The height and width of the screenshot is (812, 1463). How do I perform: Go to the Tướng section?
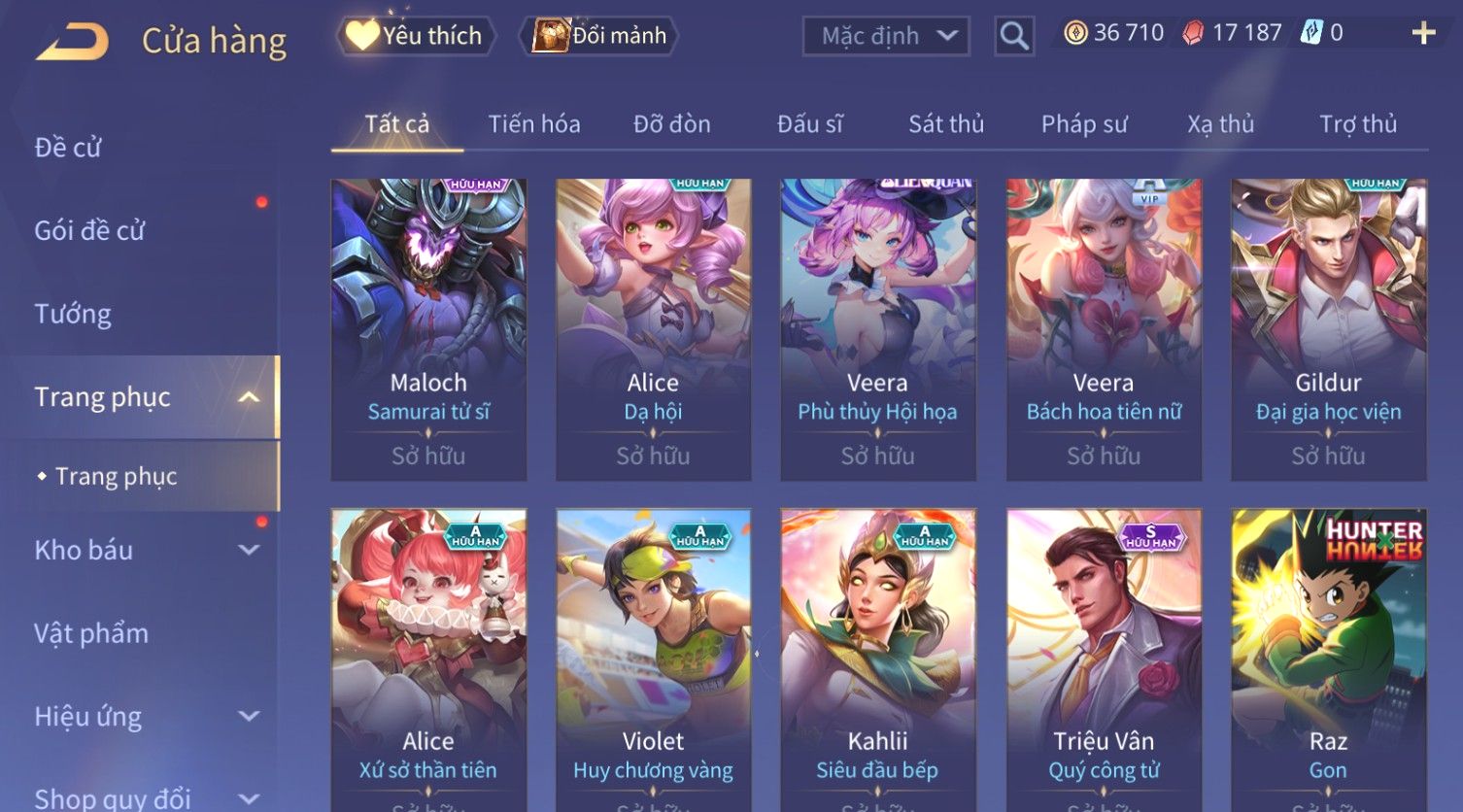pos(73,314)
